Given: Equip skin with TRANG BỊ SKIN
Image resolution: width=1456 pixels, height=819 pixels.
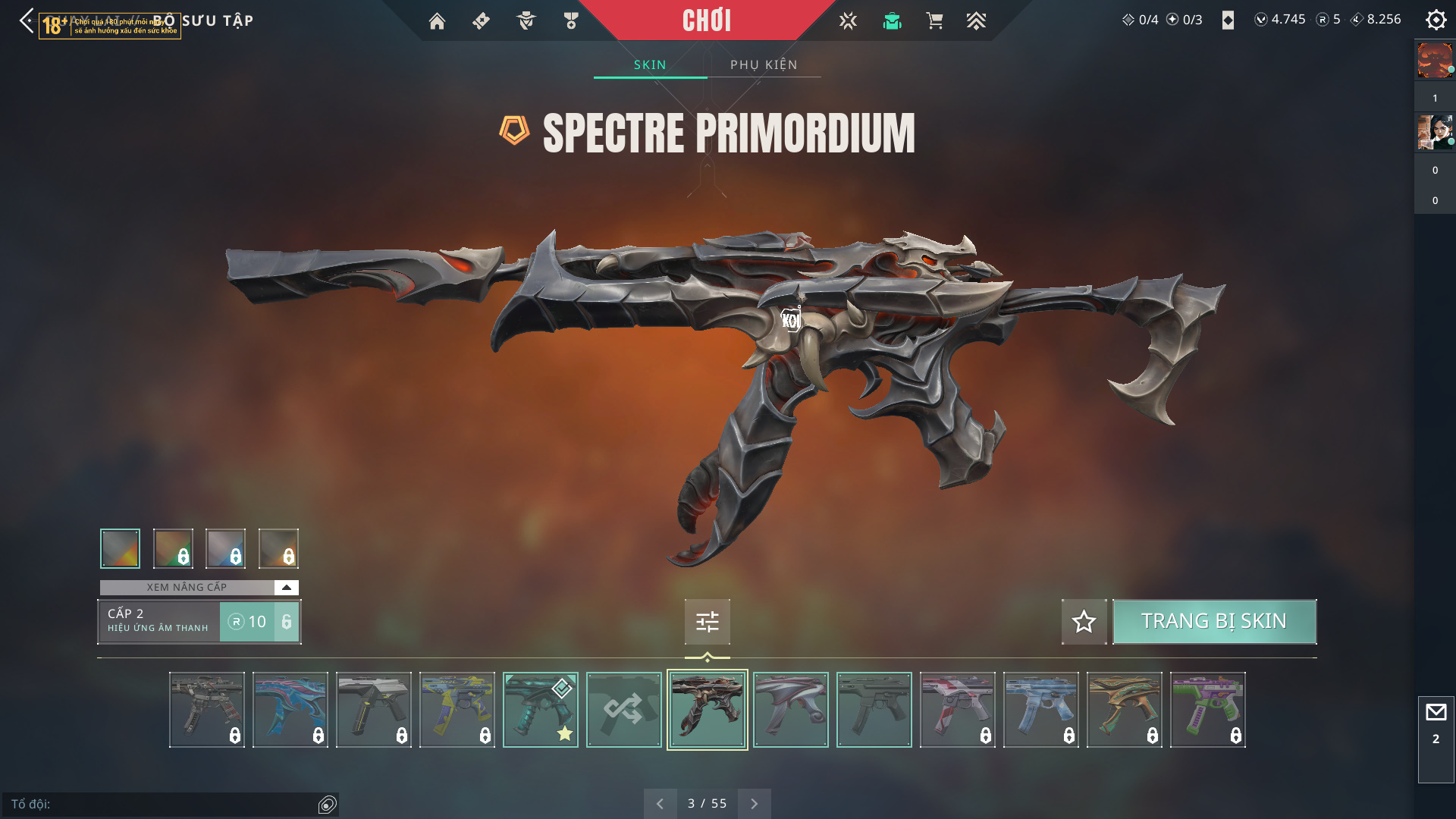Looking at the screenshot, I should (x=1213, y=621).
